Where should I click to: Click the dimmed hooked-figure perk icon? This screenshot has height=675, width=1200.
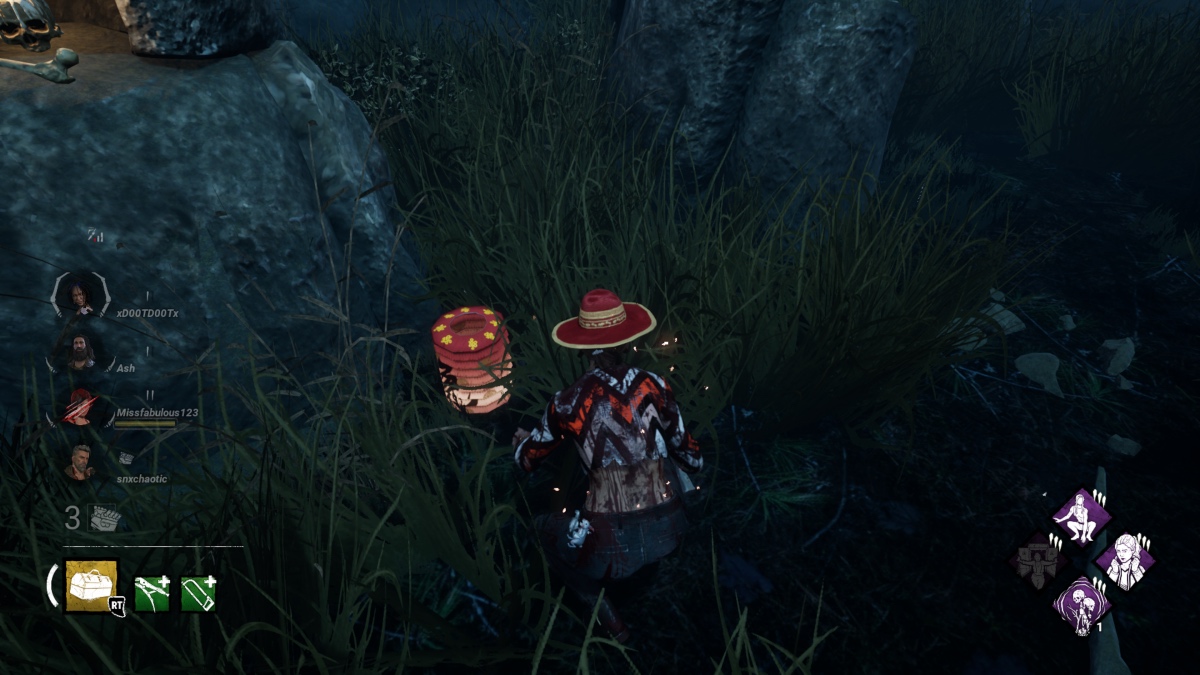point(1037,560)
